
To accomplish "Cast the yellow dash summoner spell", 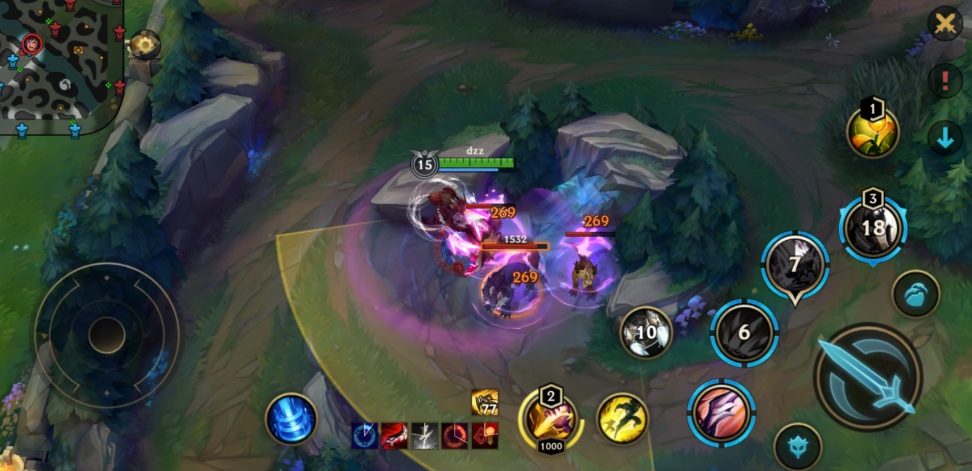I will point(622,417).
